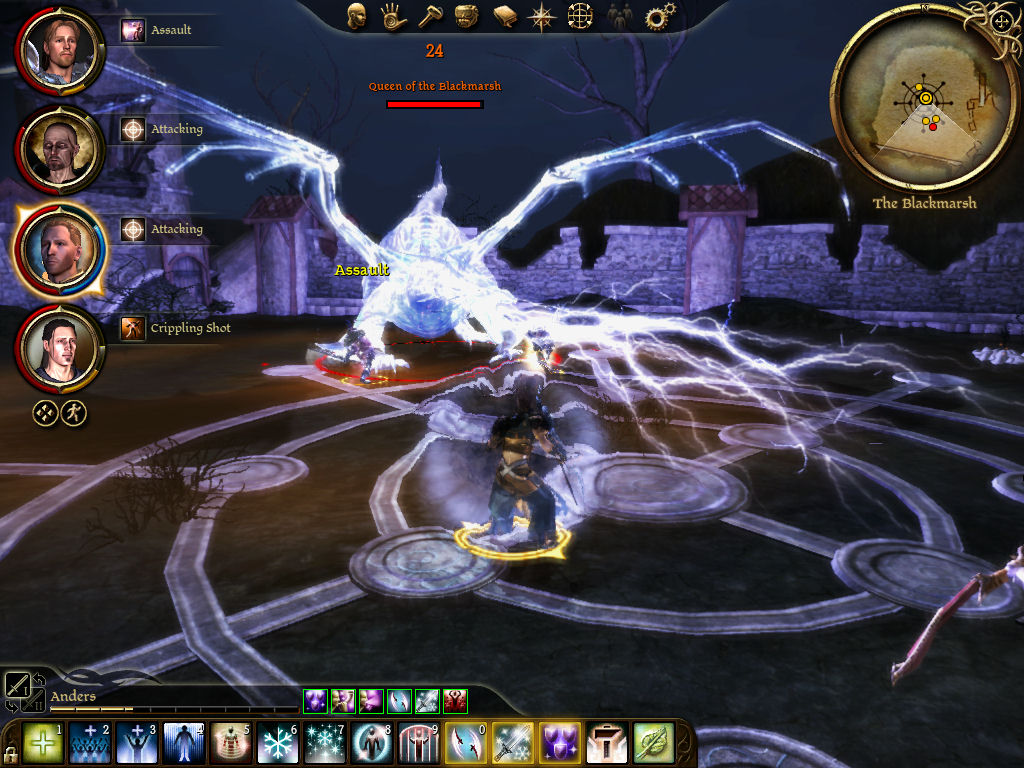The height and width of the screenshot is (768, 1024).
Task: Open the journal book icon
Action: [504, 17]
